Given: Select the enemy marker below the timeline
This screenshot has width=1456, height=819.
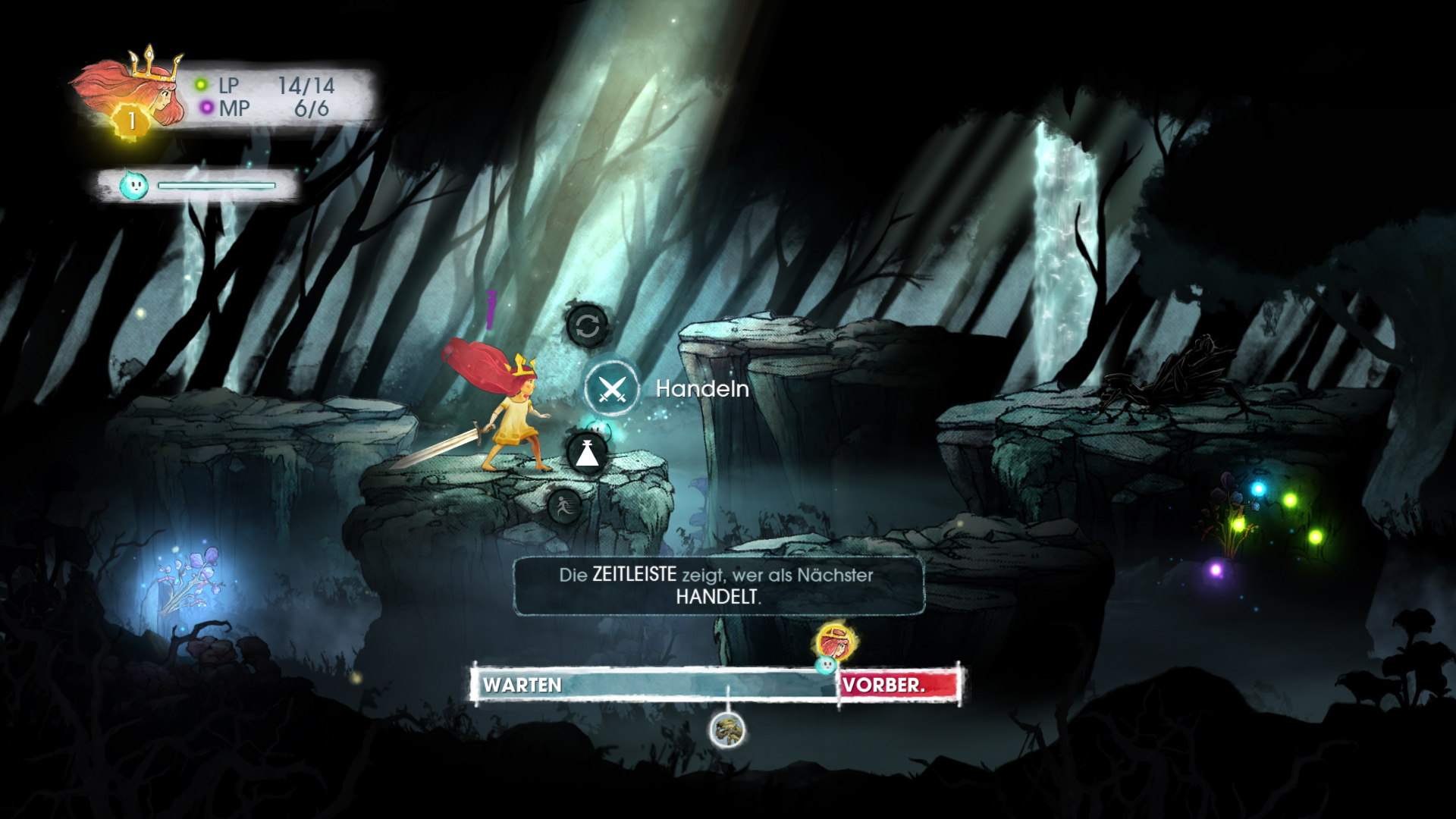Looking at the screenshot, I should click(727, 730).
